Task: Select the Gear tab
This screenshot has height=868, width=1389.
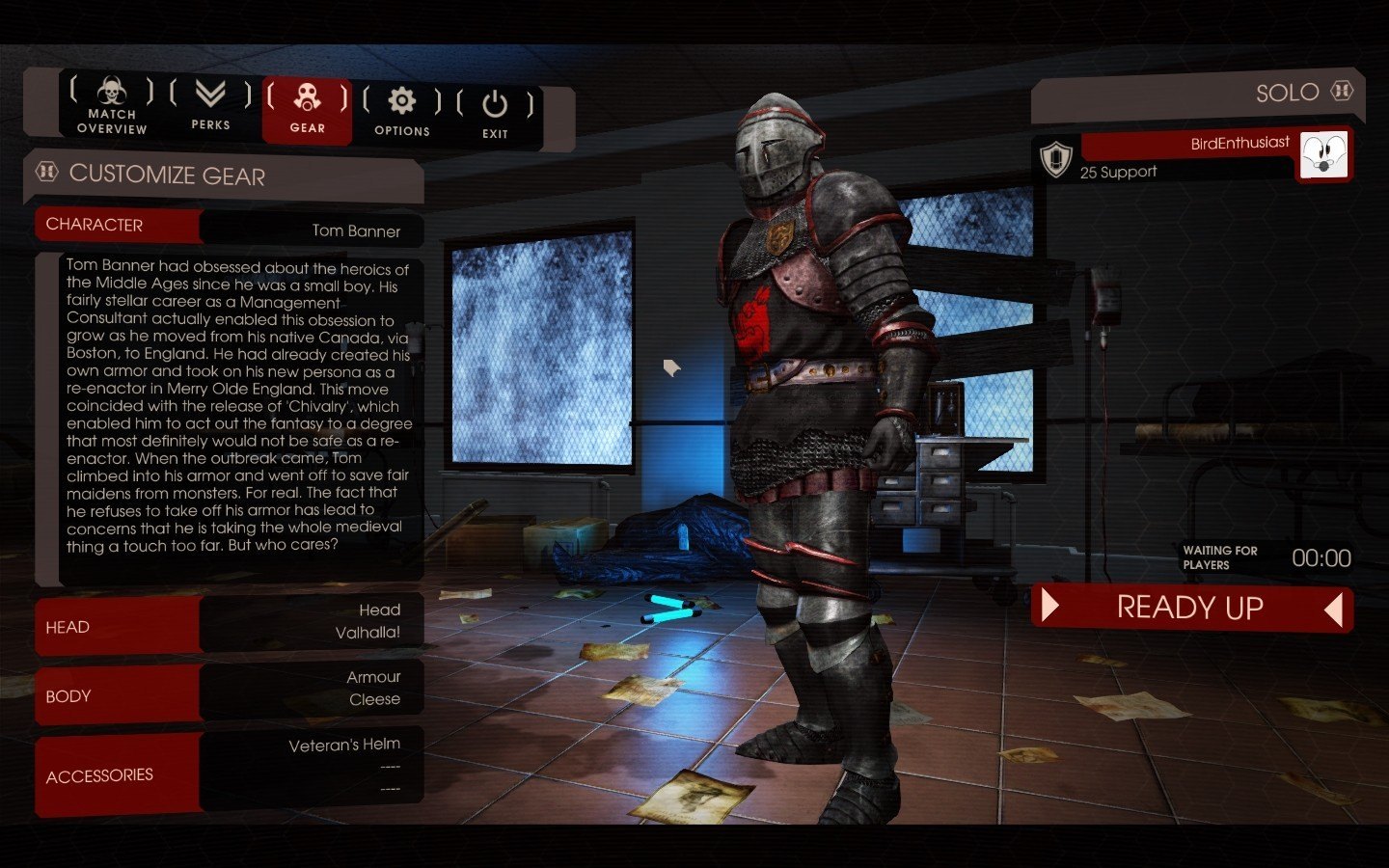Action: click(x=307, y=109)
